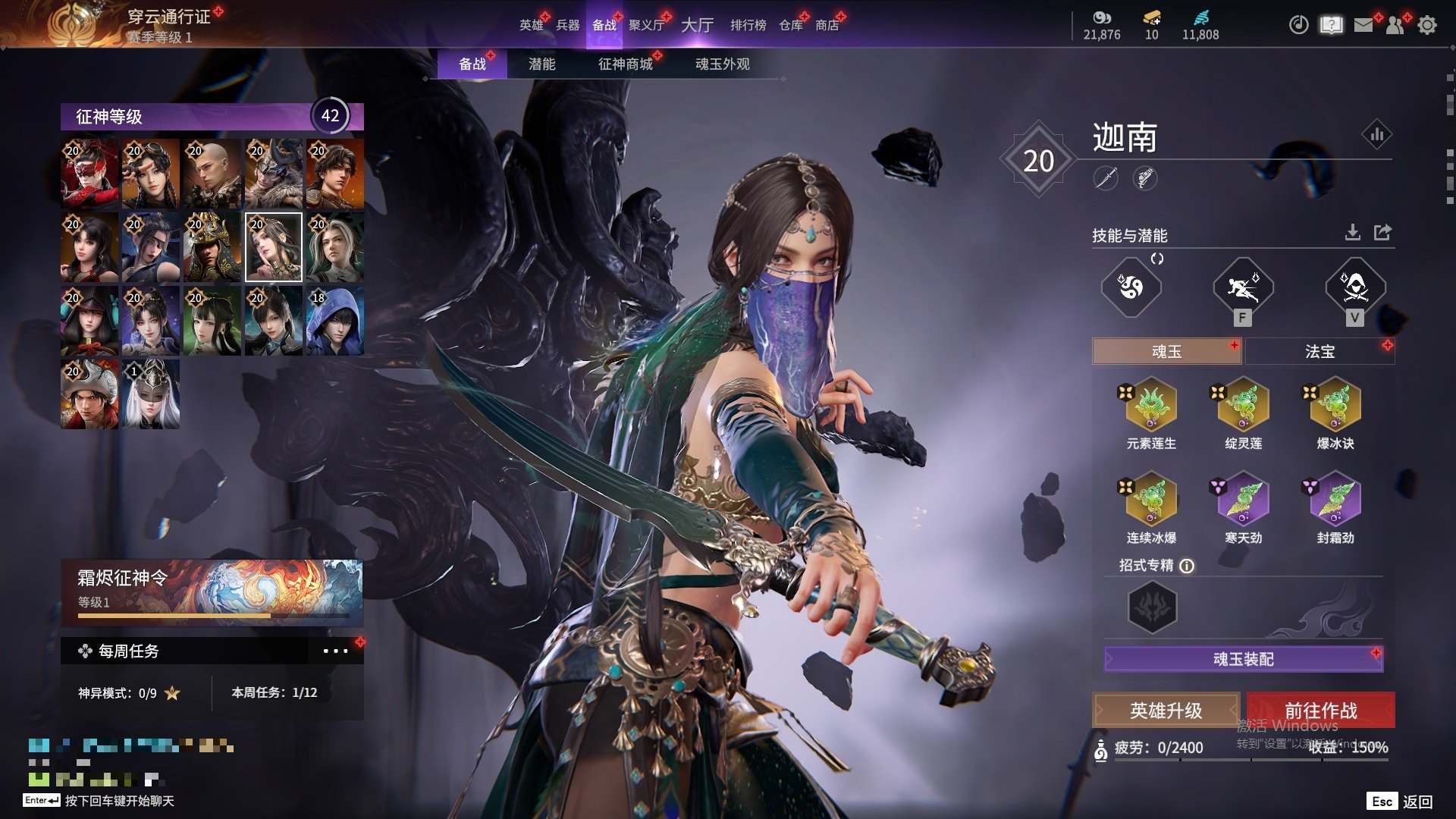The image size is (1456, 819).
Task: Select the 元素莲生 soul jade
Action: (x=1151, y=406)
